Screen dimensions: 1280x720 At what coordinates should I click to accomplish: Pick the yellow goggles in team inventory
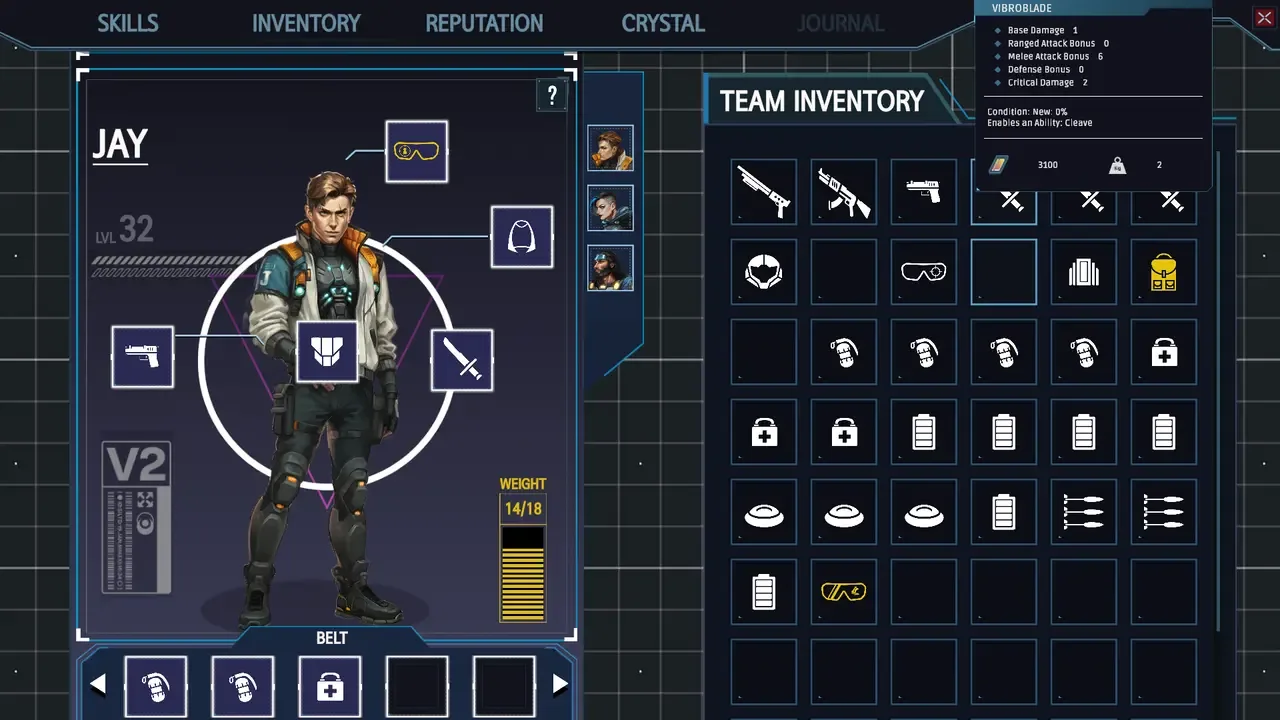(844, 592)
